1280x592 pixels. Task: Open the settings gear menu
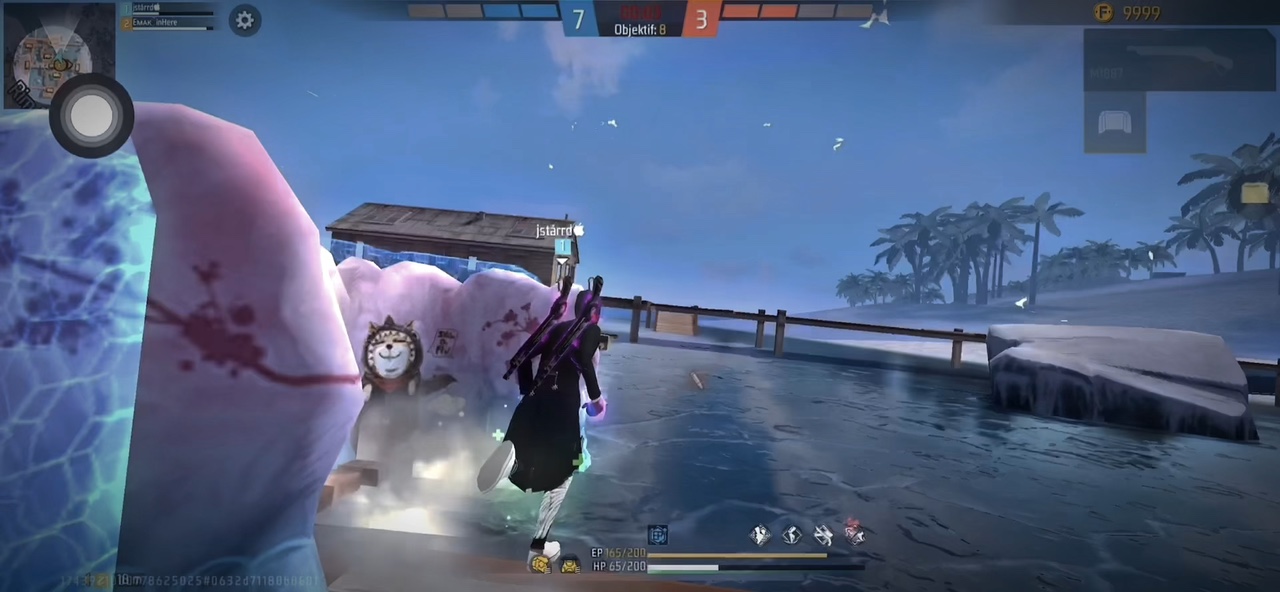(x=245, y=21)
